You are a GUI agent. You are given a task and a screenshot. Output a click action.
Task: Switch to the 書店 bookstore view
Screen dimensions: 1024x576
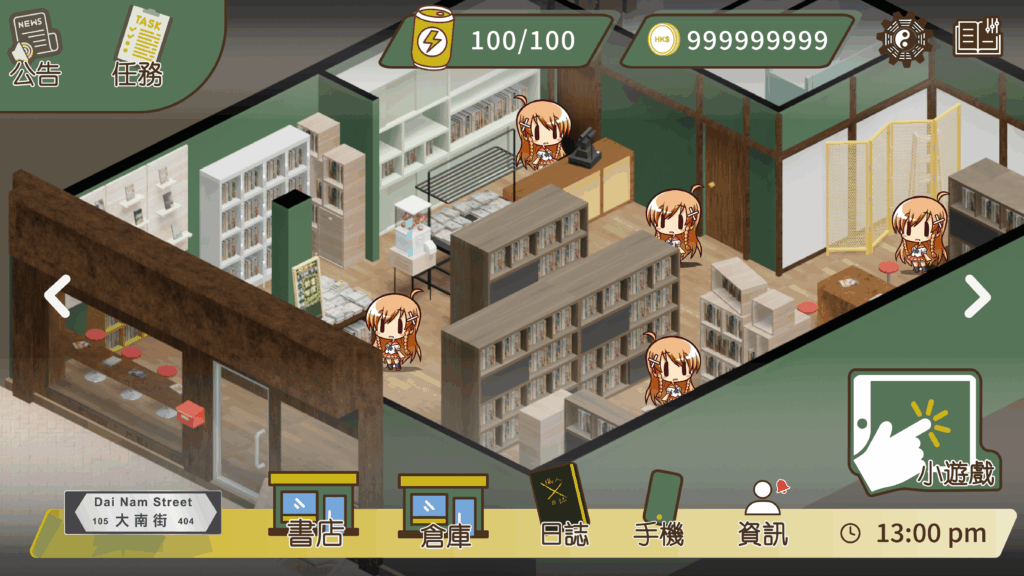point(314,512)
